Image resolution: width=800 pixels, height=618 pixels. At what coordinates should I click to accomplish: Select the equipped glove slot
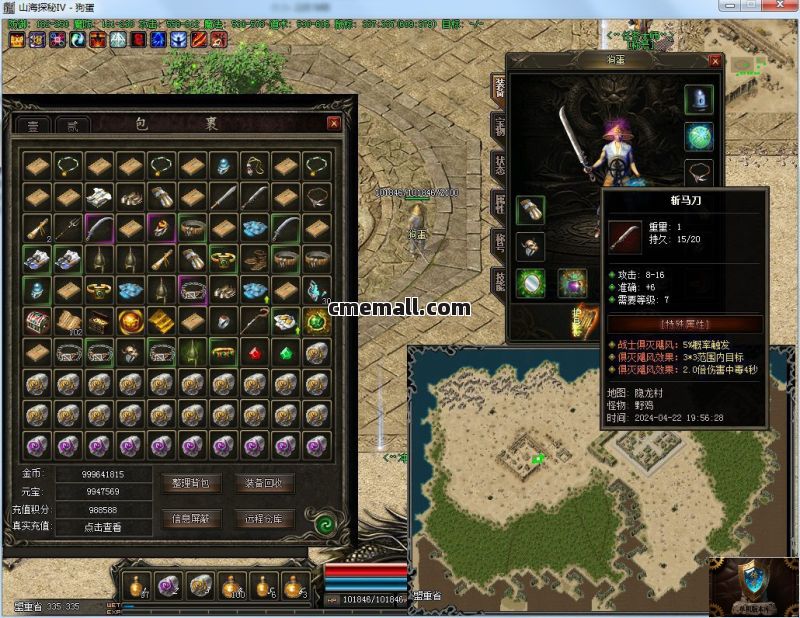530,210
